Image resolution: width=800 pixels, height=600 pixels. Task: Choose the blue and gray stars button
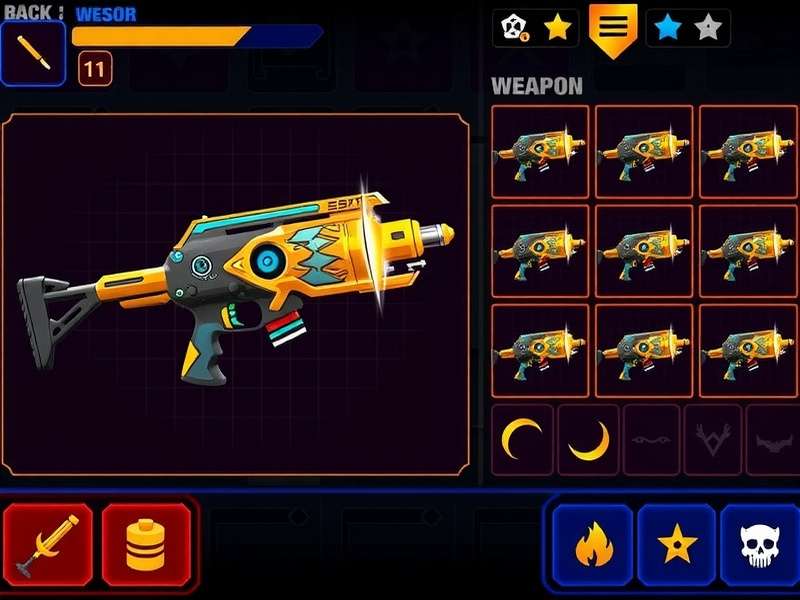click(x=688, y=29)
